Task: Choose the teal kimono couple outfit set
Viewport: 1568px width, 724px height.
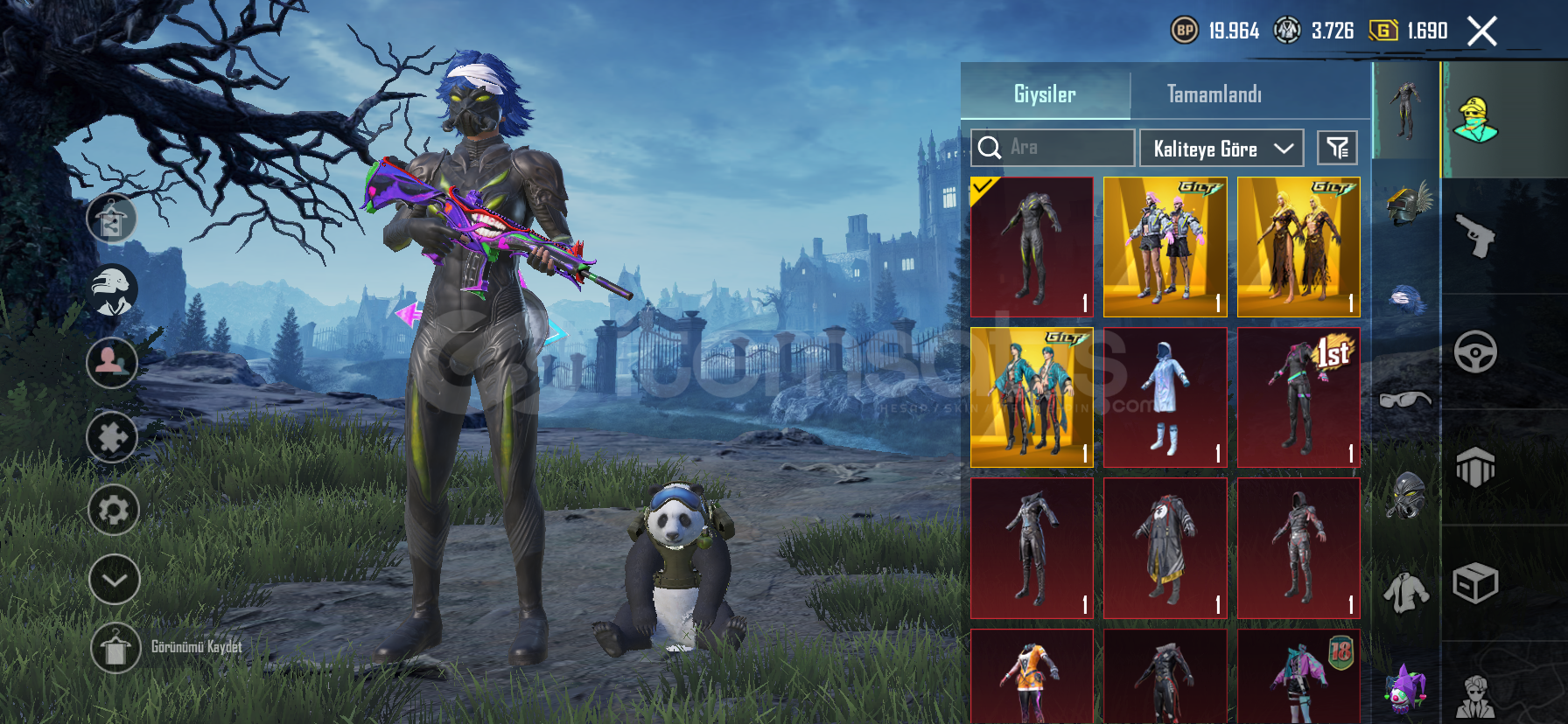Action: pyautogui.click(x=1032, y=397)
